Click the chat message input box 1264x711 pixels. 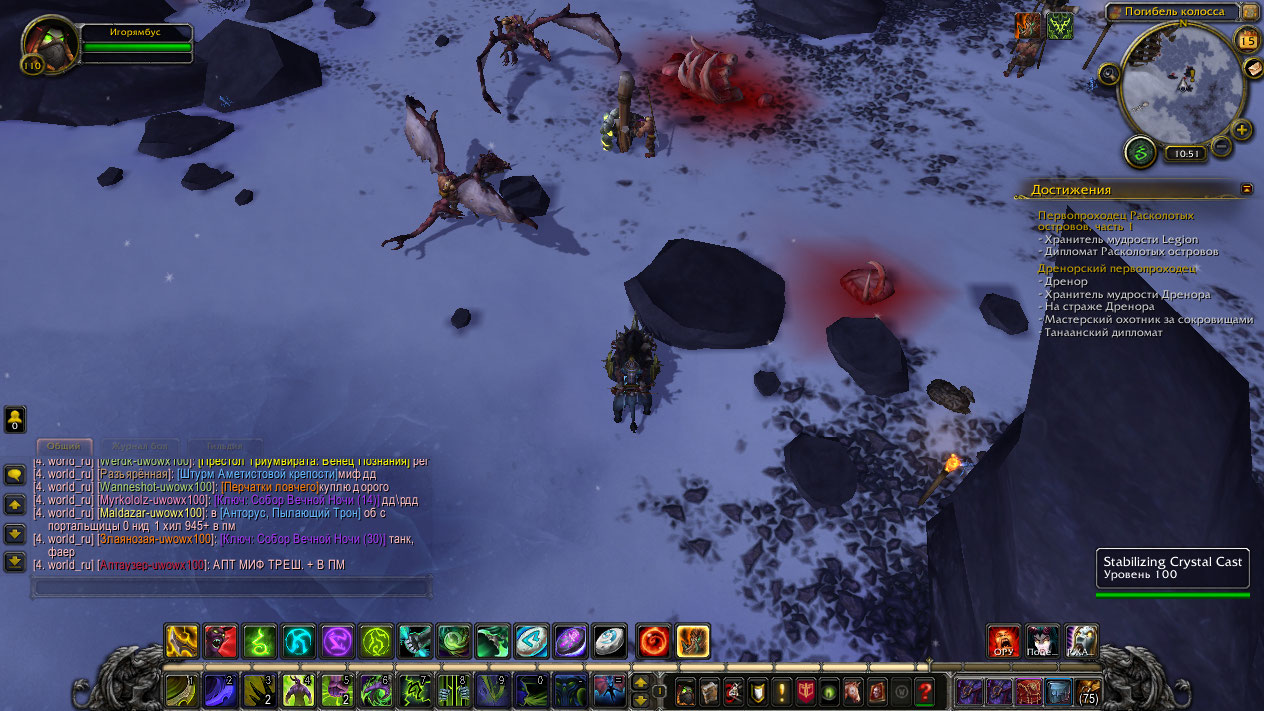pyautogui.click(x=232, y=586)
